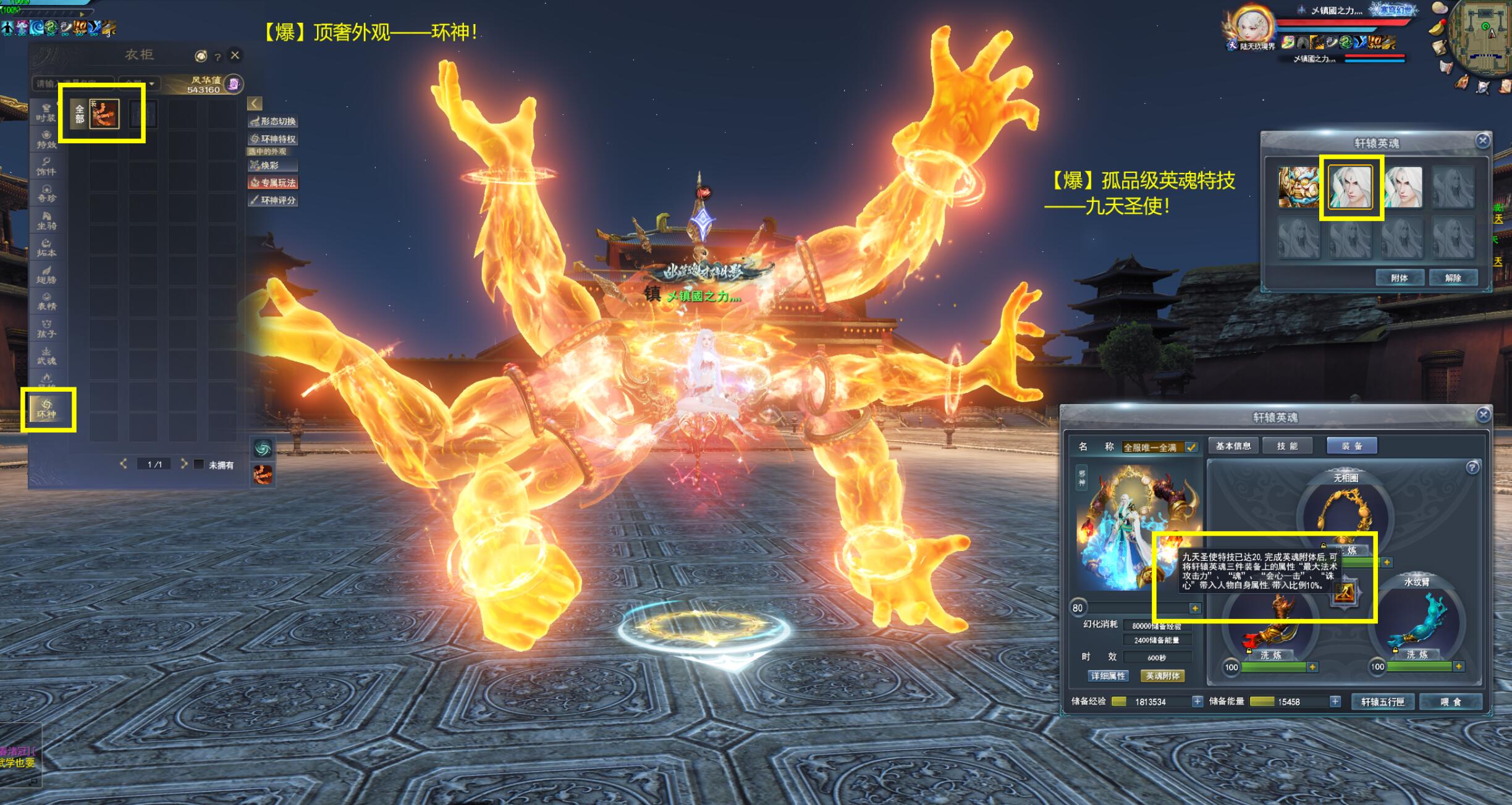
Task: Open the 专属玩法 exclusive gameplay button
Action: click(273, 182)
